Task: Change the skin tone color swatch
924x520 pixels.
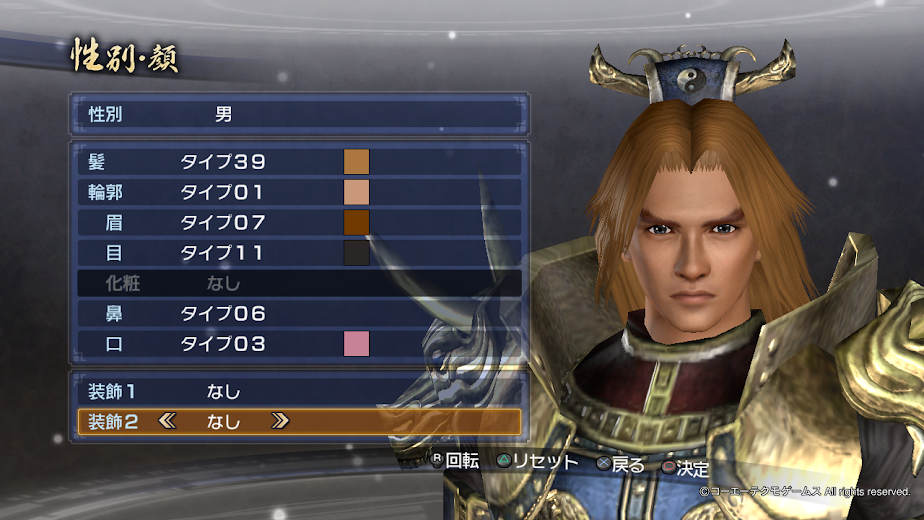Action: [x=357, y=192]
